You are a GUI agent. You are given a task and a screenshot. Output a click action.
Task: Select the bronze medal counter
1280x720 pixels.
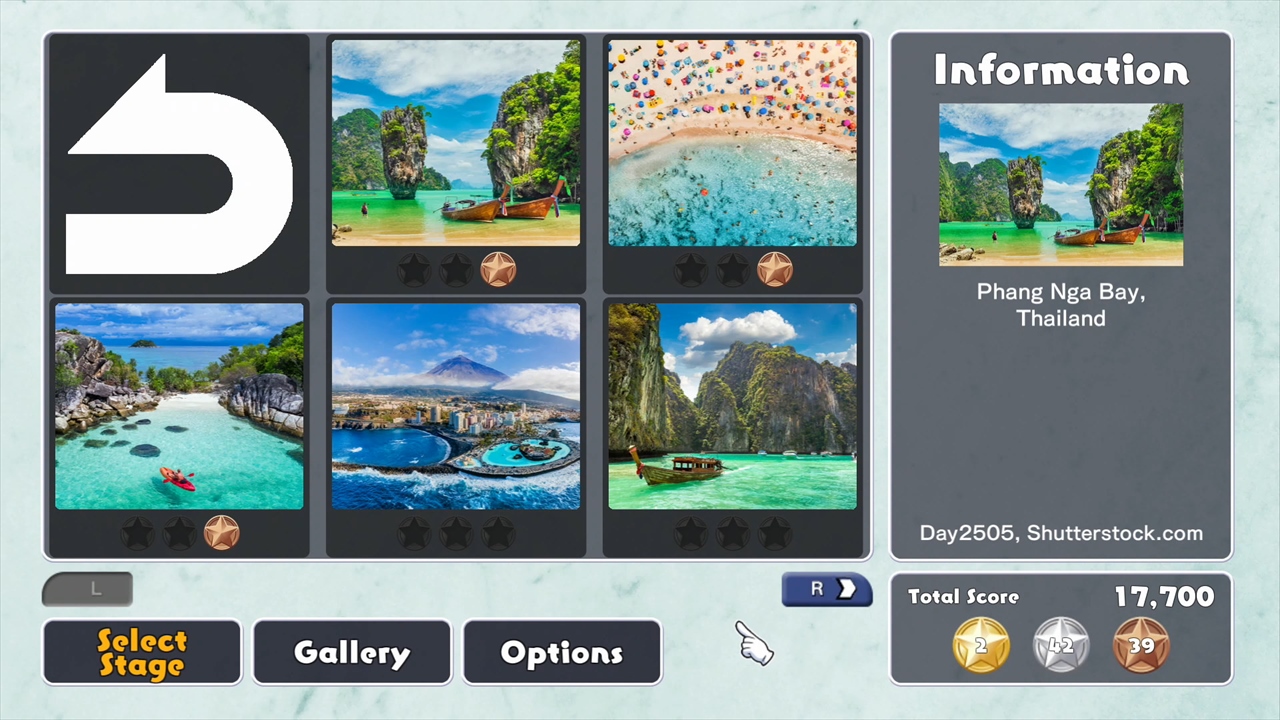coord(1141,645)
